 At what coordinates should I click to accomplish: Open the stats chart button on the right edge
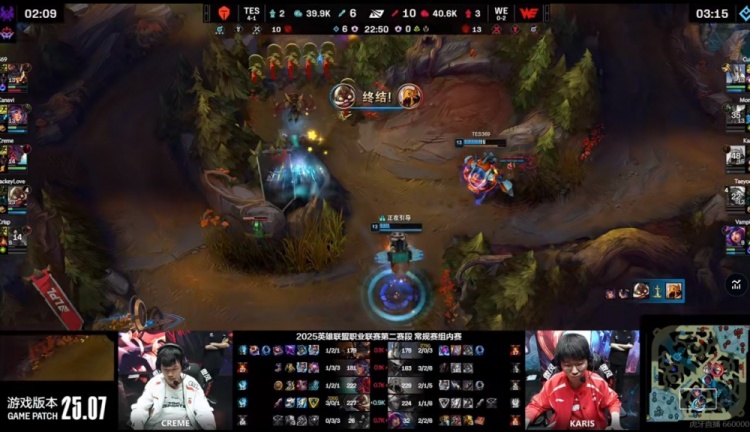coord(736,286)
